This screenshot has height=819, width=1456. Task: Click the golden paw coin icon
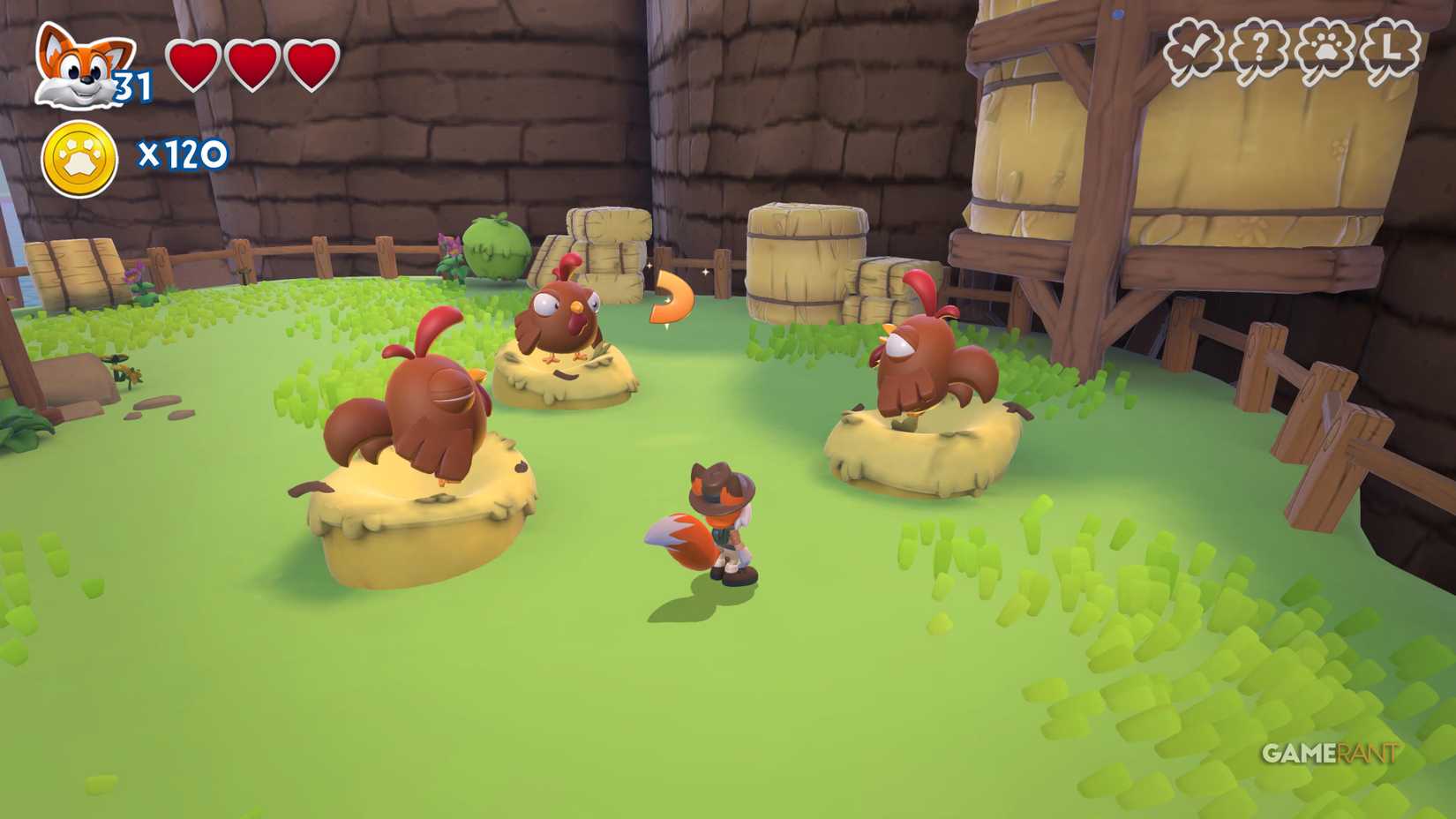tap(78, 157)
